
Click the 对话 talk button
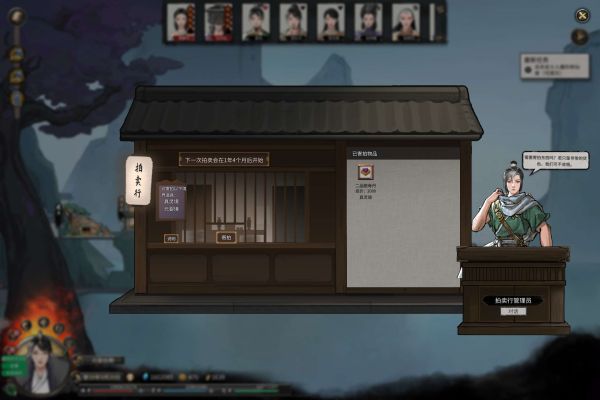tap(514, 311)
